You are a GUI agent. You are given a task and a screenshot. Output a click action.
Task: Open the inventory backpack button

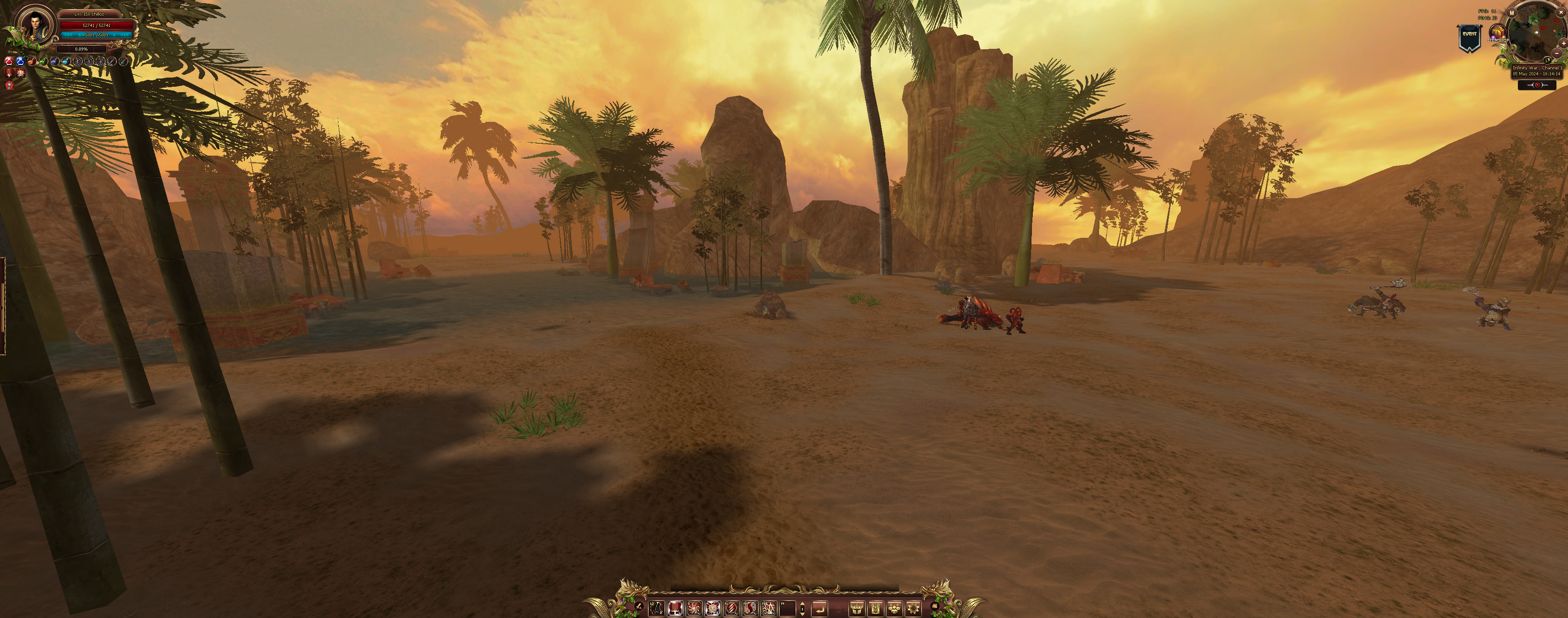tap(876, 608)
